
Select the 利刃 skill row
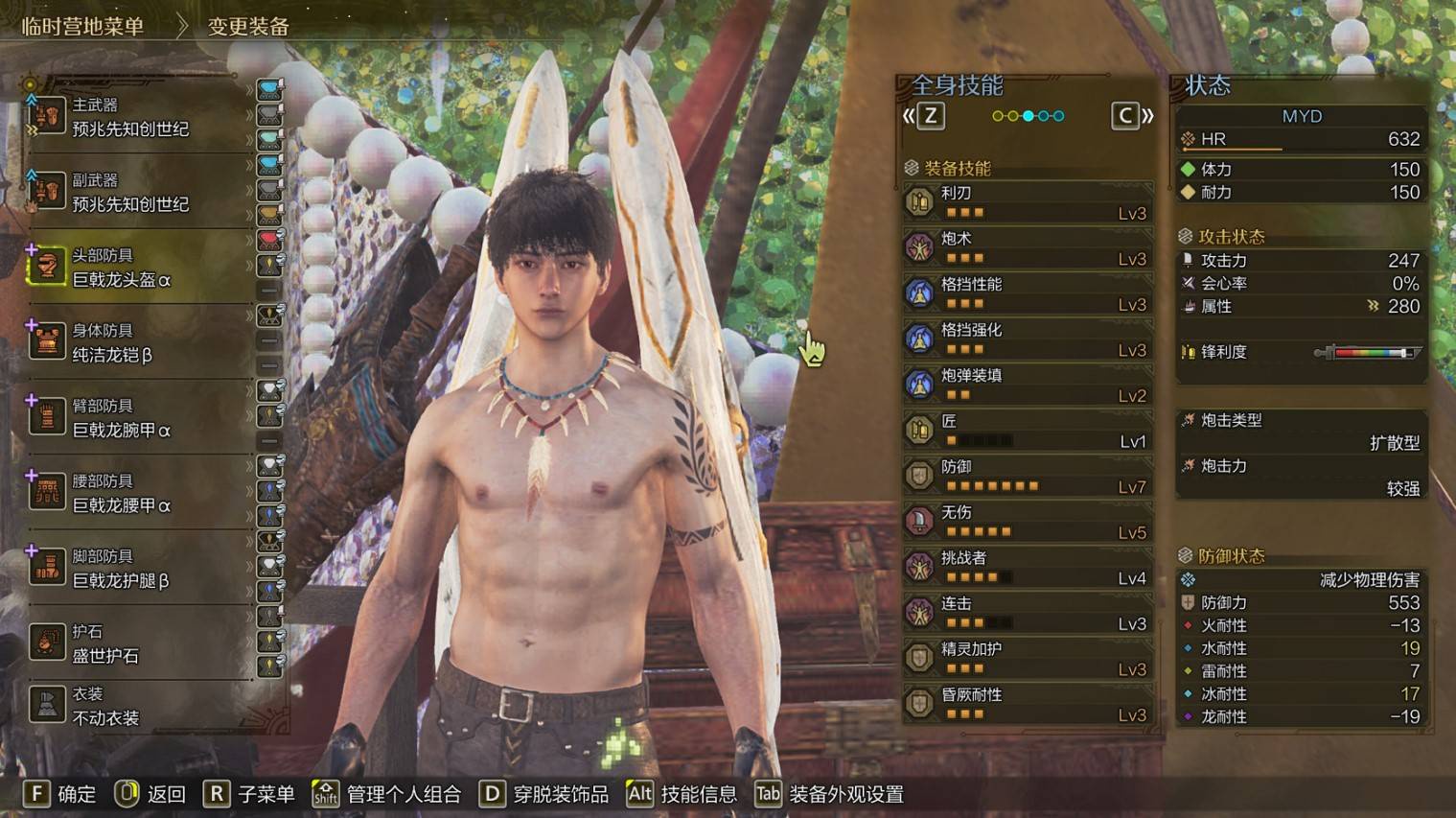(x=1027, y=202)
